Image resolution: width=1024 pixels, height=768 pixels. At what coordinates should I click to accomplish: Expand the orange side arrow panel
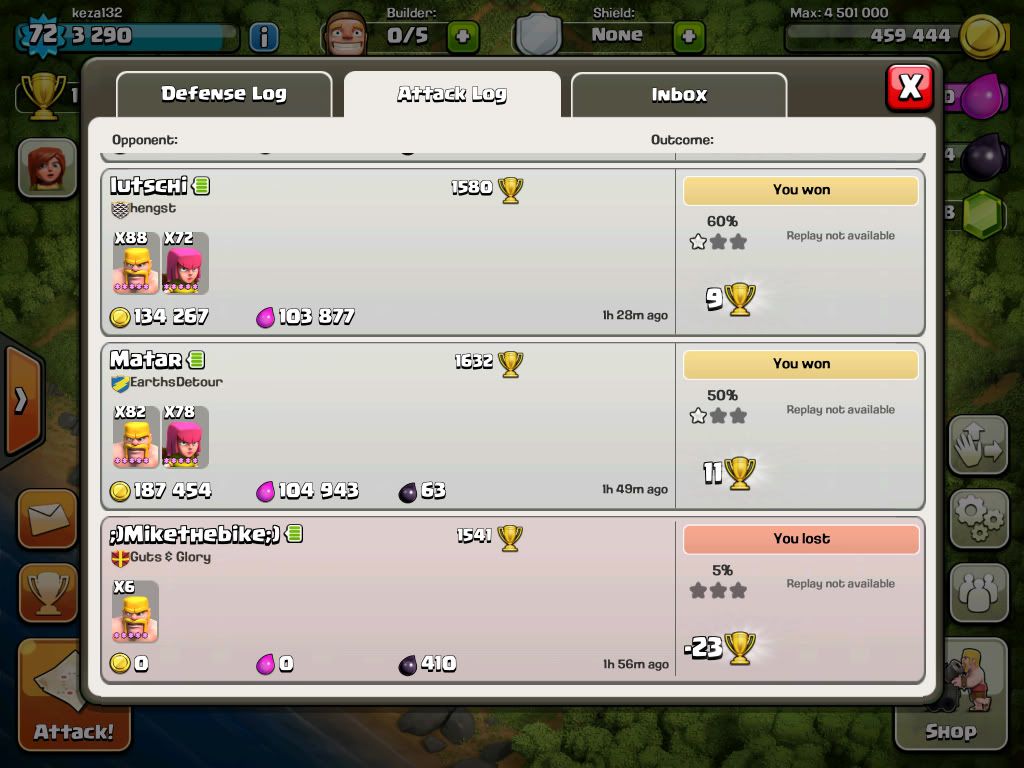point(22,400)
